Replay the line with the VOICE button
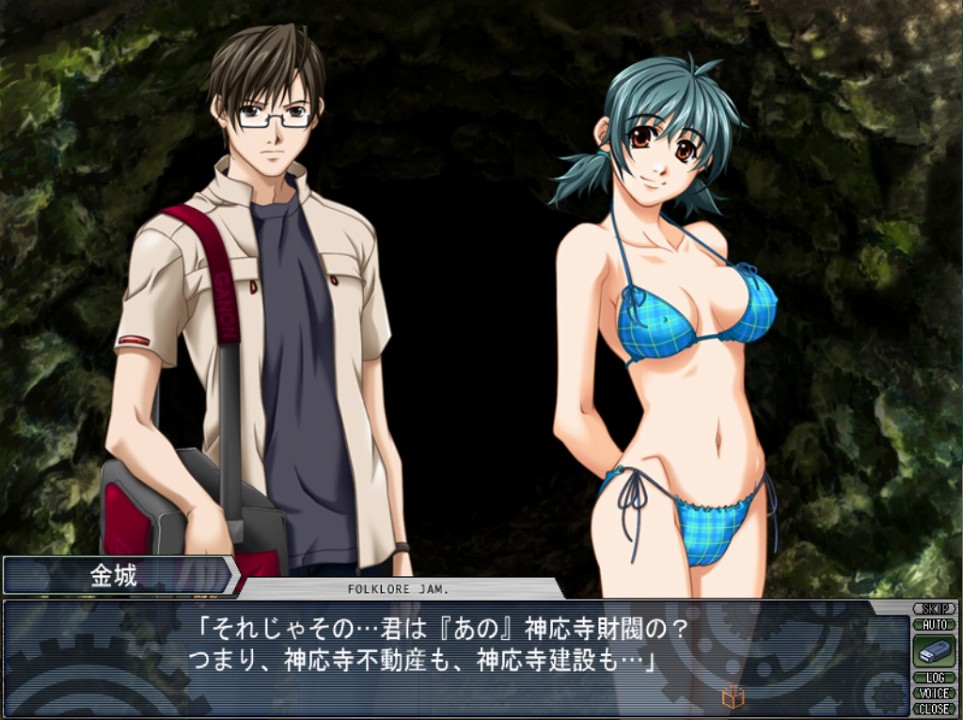This screenshot has height=720, width=963. click(x=934, y=693)
